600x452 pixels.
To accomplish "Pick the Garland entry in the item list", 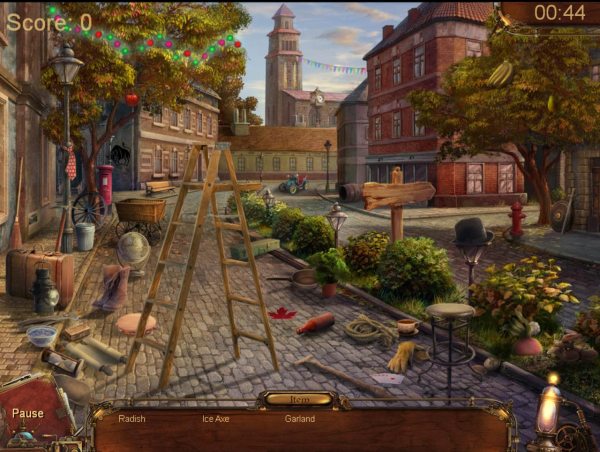I will 299,419.
